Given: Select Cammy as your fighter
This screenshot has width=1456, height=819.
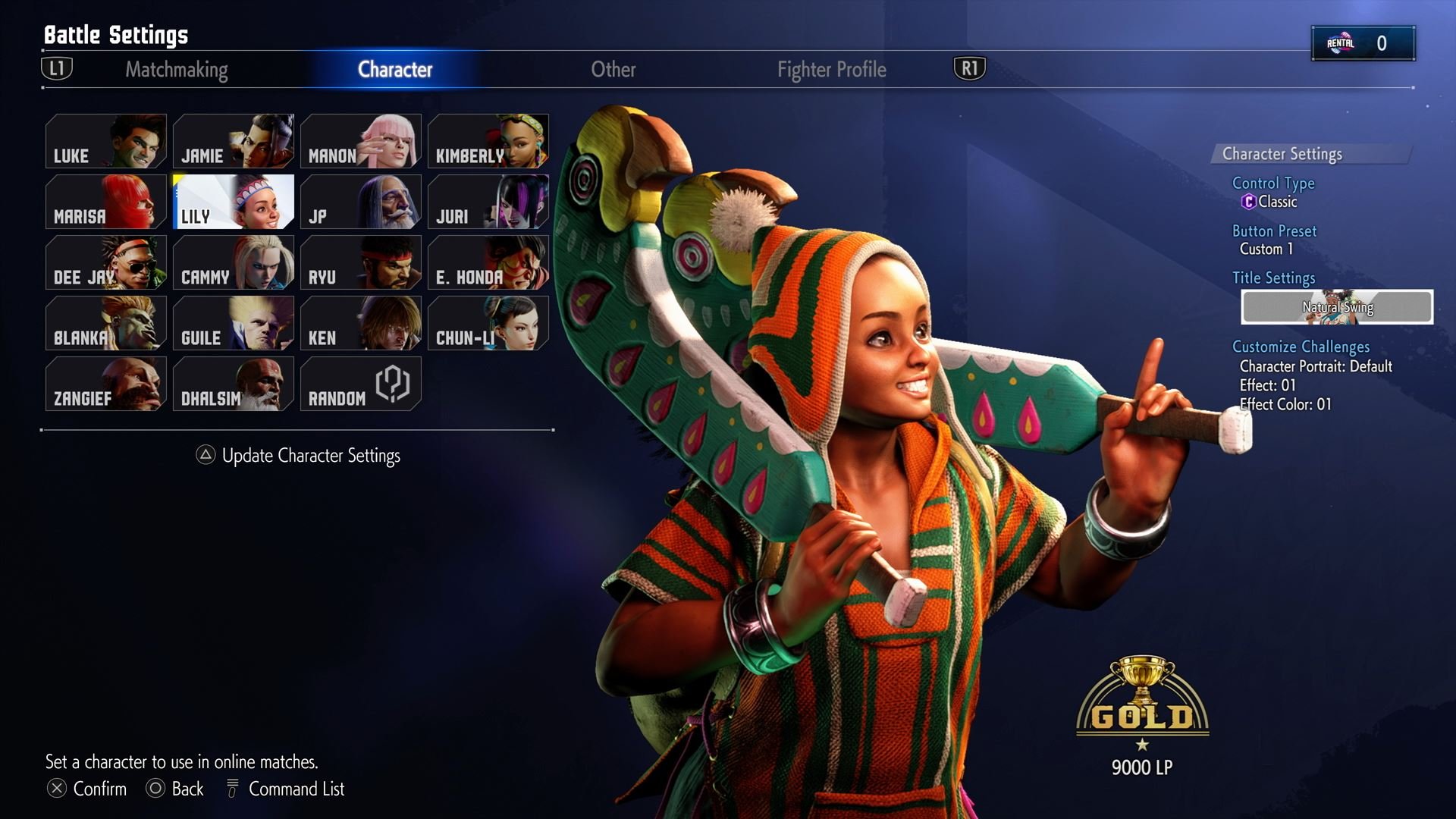Looking at the screenshot, I should 234,262.
